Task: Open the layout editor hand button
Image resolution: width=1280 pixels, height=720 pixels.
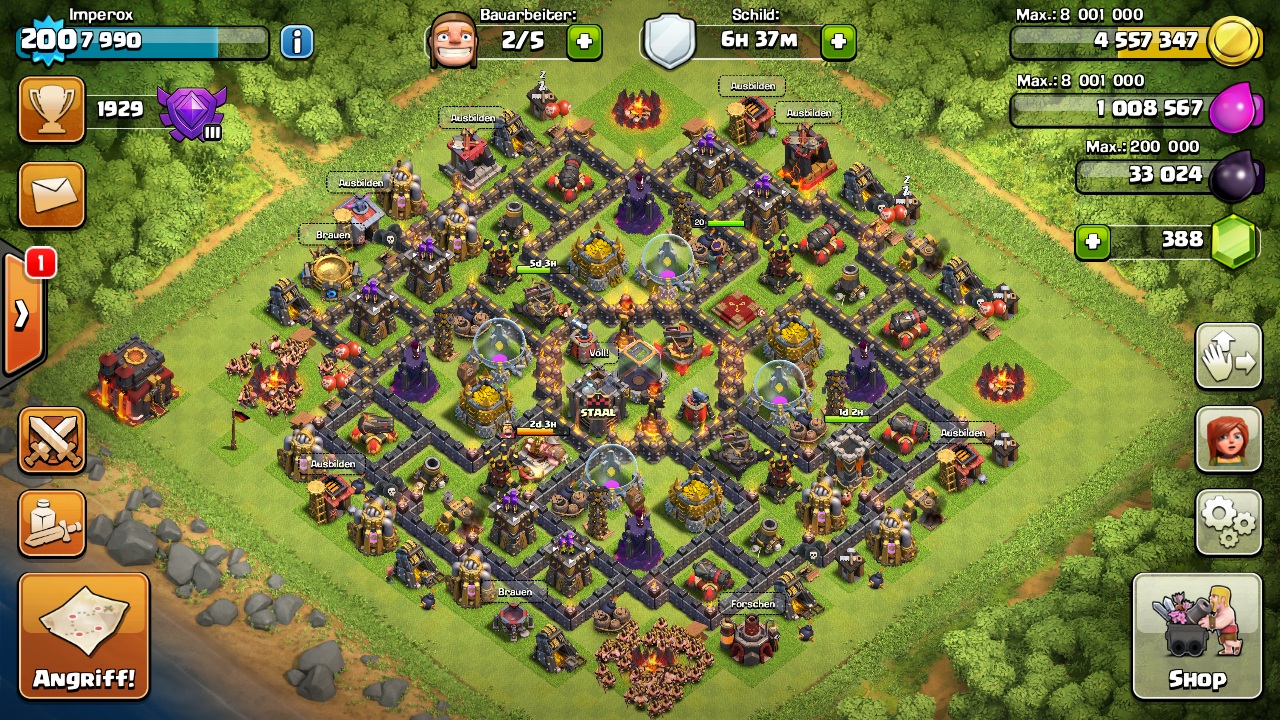Action: pyautogui.click(x=1228, y=356)
